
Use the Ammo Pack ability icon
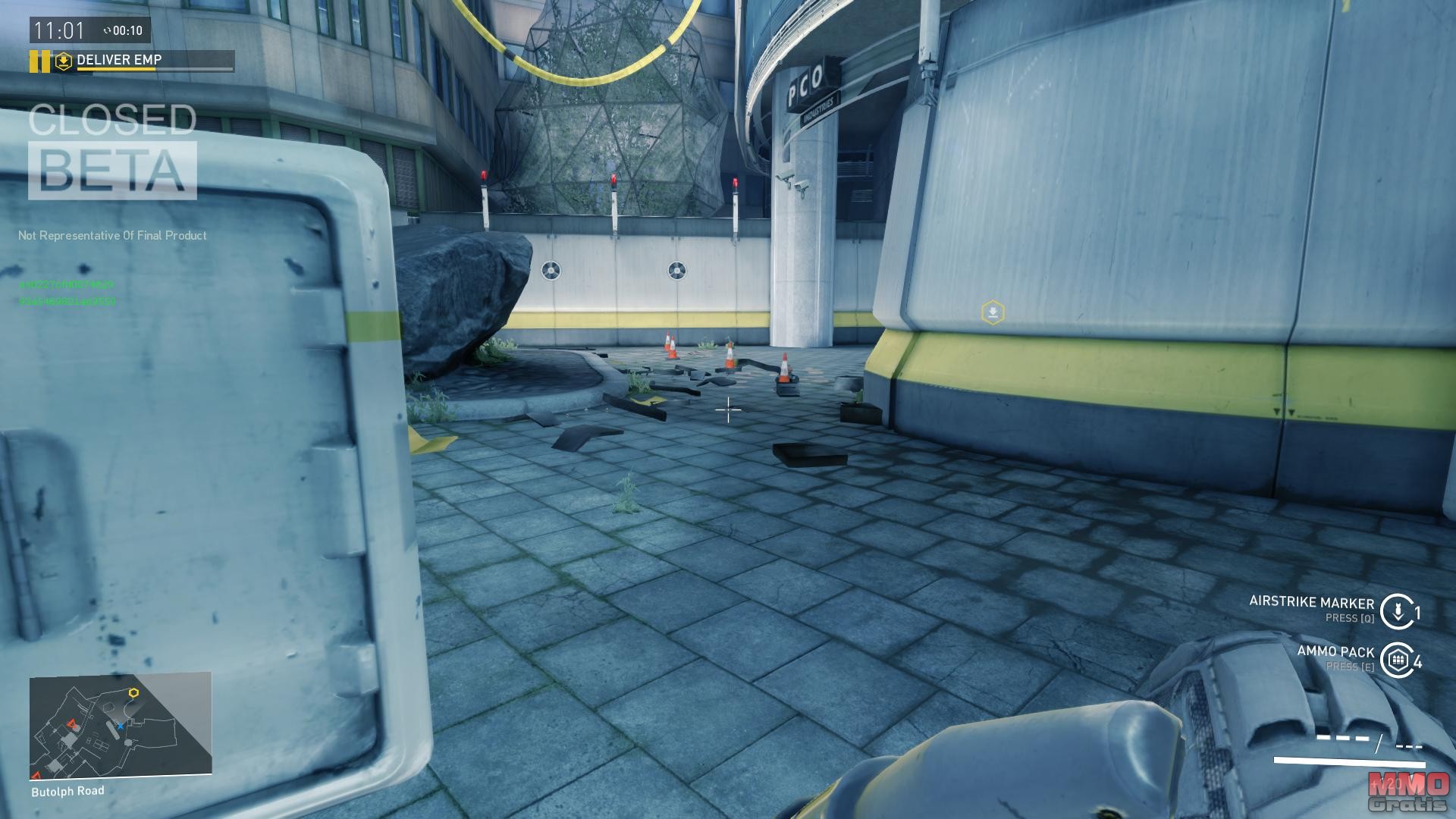click(1397, 661)
